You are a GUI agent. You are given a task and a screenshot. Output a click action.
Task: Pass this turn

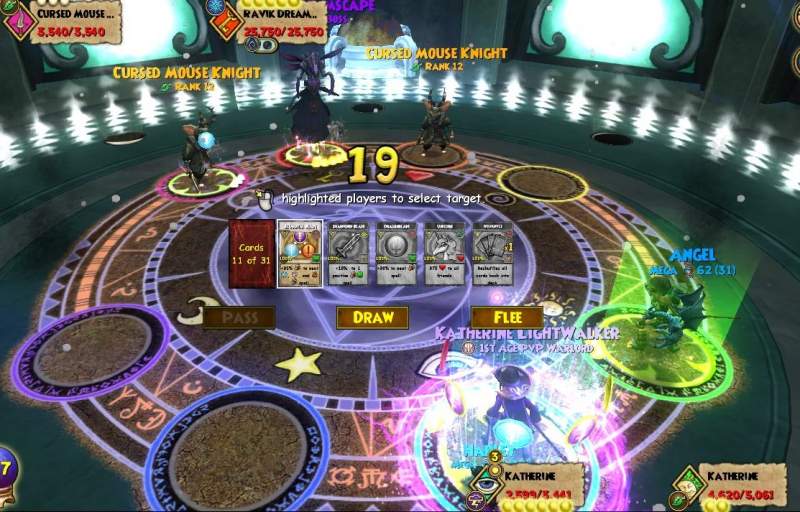(x=239, y=318)
